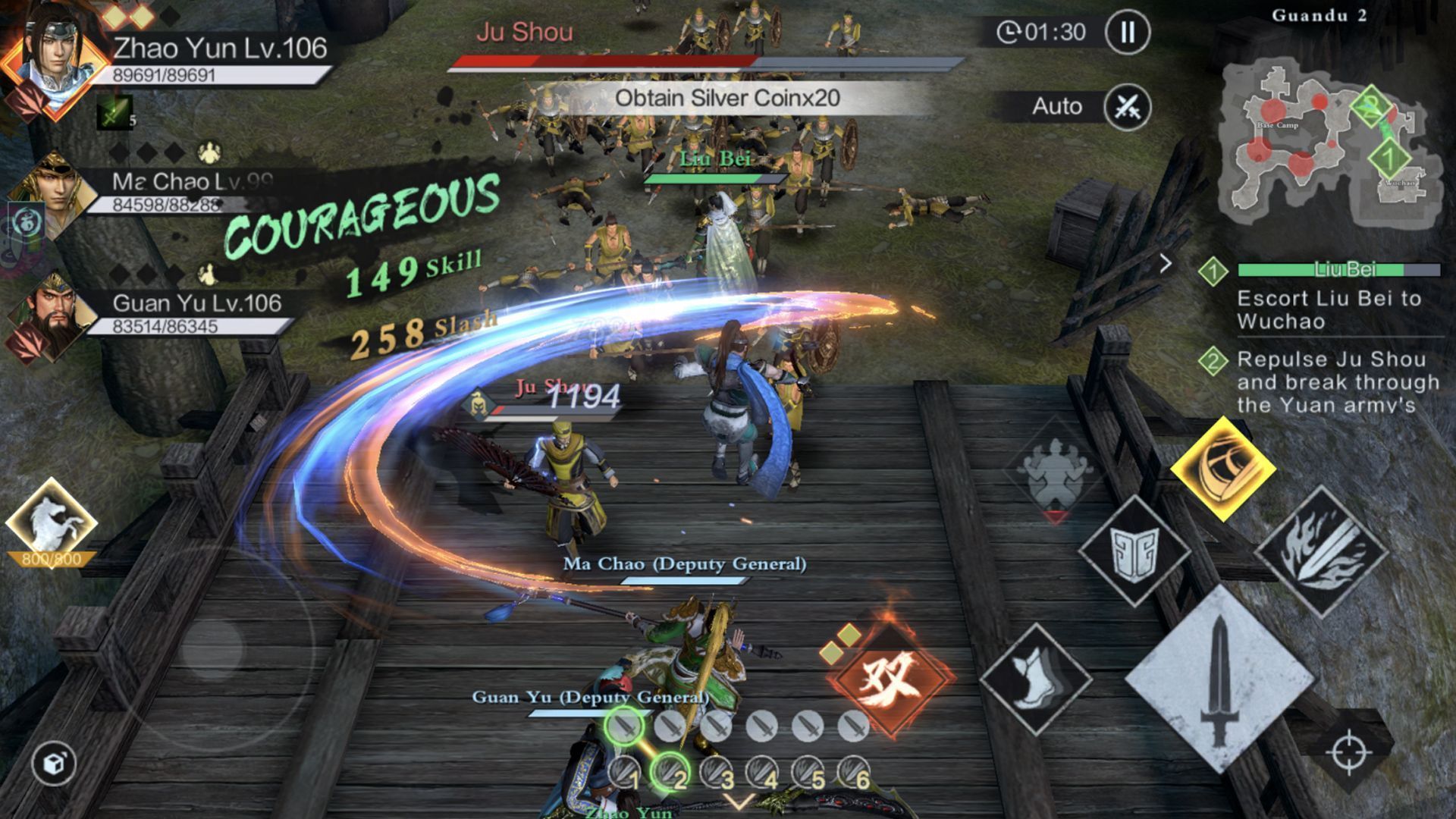This screenshot has width=1456, height=819.
Task: Activate the shield guard skill
Action: pyautogui.click(x=1133, y=551)
